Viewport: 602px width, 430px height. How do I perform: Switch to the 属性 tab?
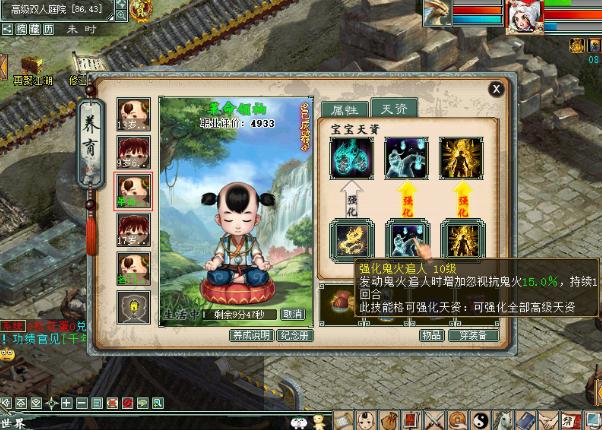click(x=342, y=110)
